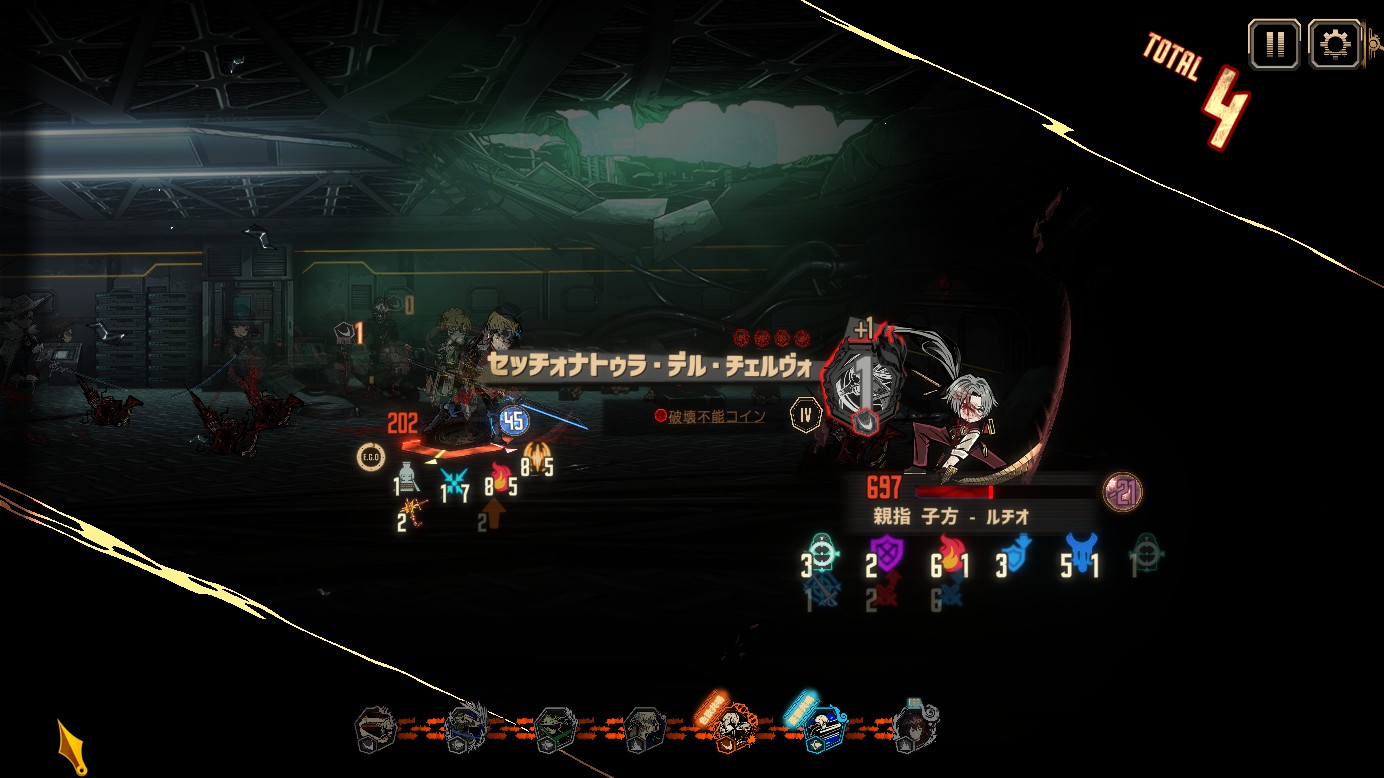Select the green-banded portrait in the turn order
Screen dimensions: 1384x778
pos(555,730)
